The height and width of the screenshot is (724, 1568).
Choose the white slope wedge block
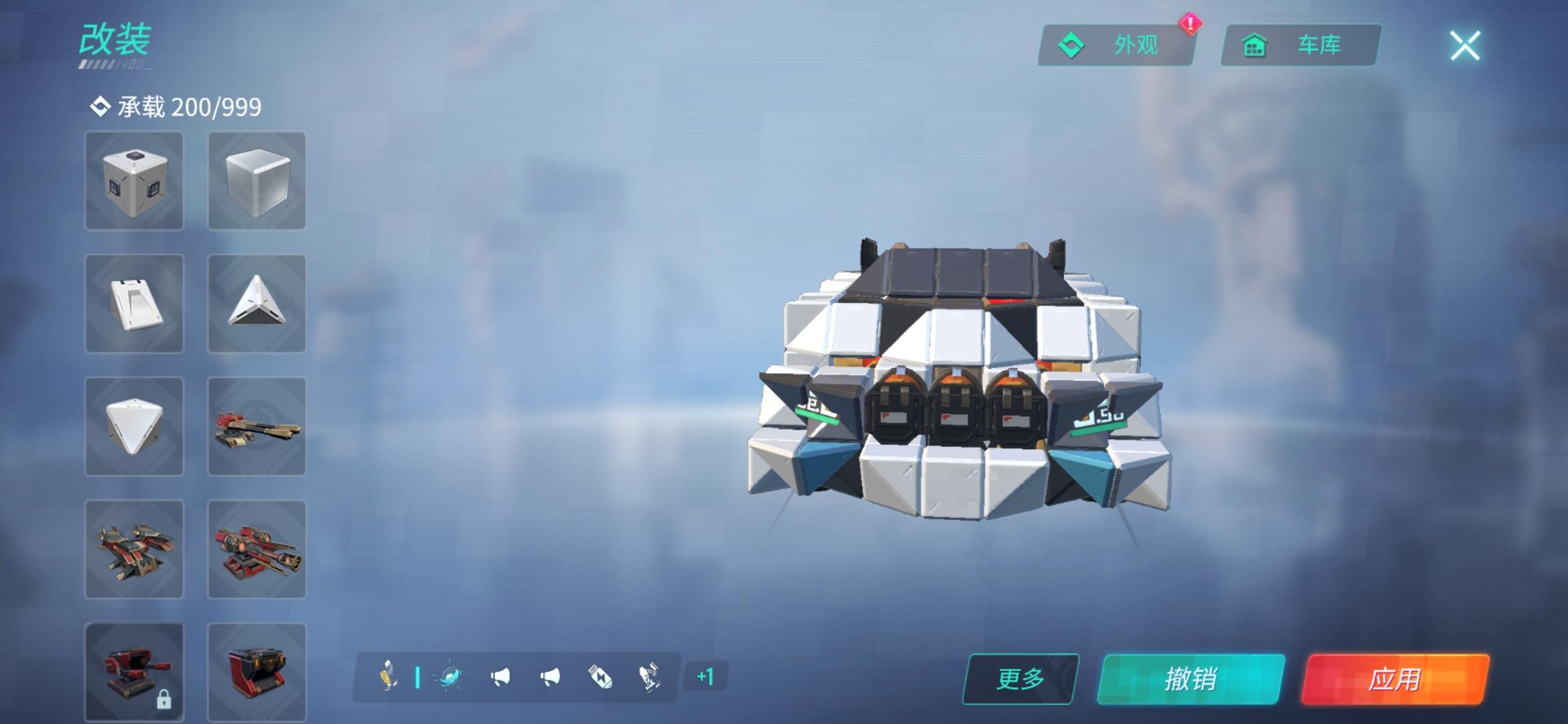tap(134, 304)
